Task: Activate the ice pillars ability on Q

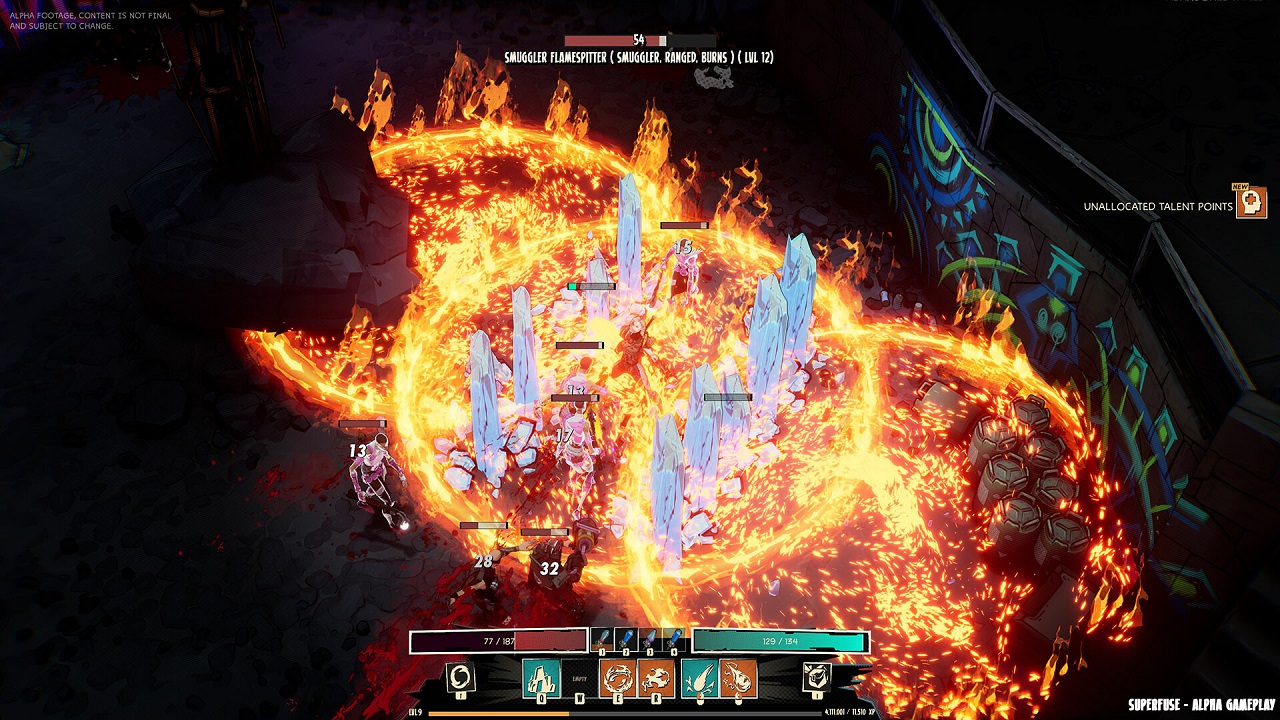Action: [x=540, y=679]
